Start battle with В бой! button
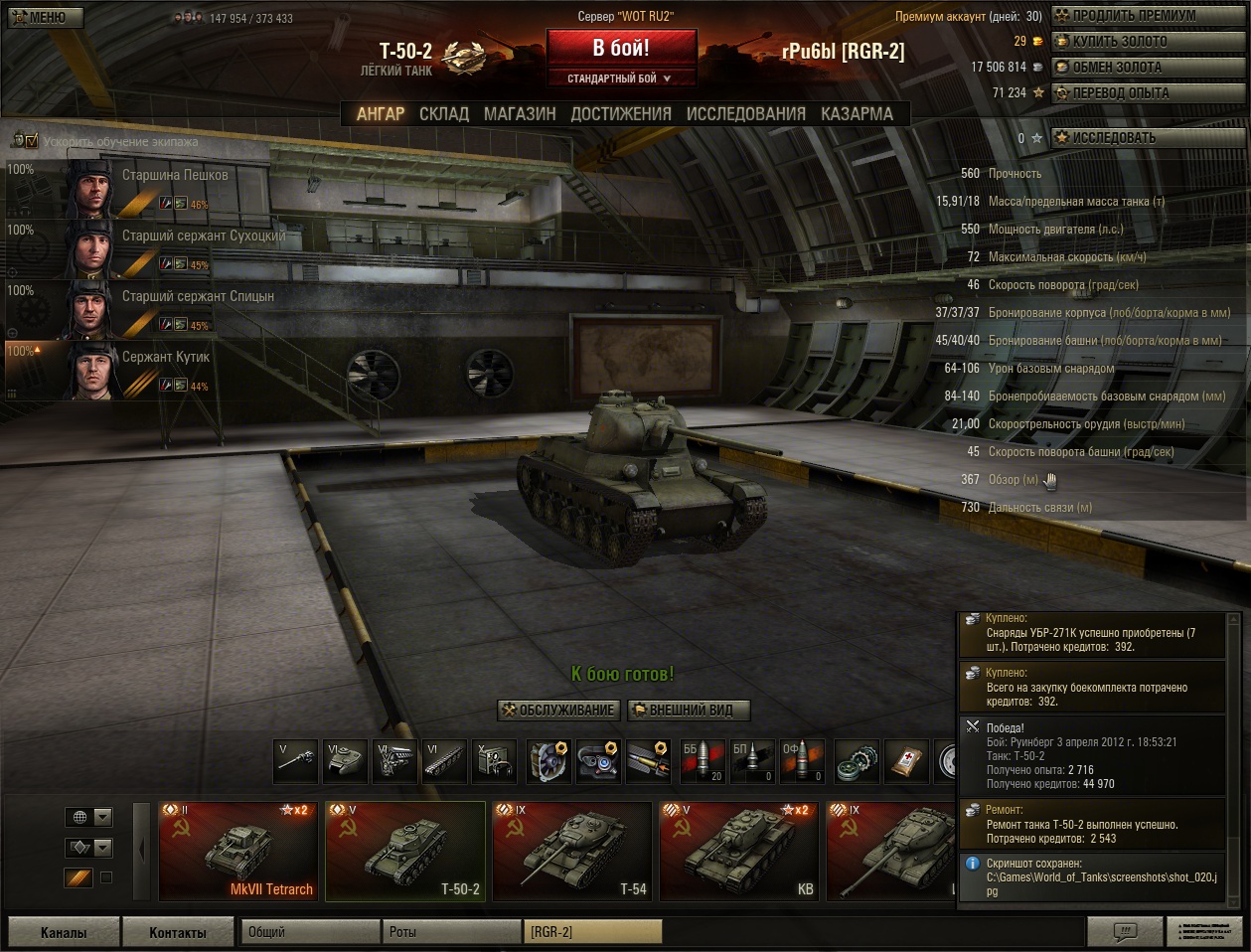Screen dimensions: 1251x952 (x=621, y=48)
